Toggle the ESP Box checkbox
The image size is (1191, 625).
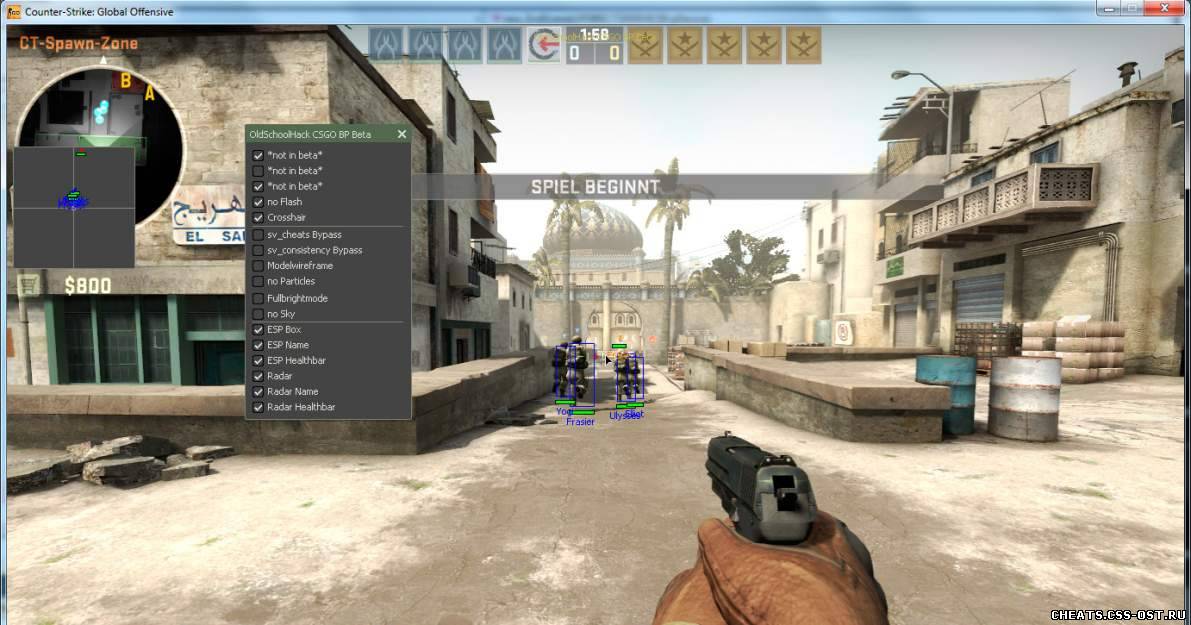coord(258,330)
